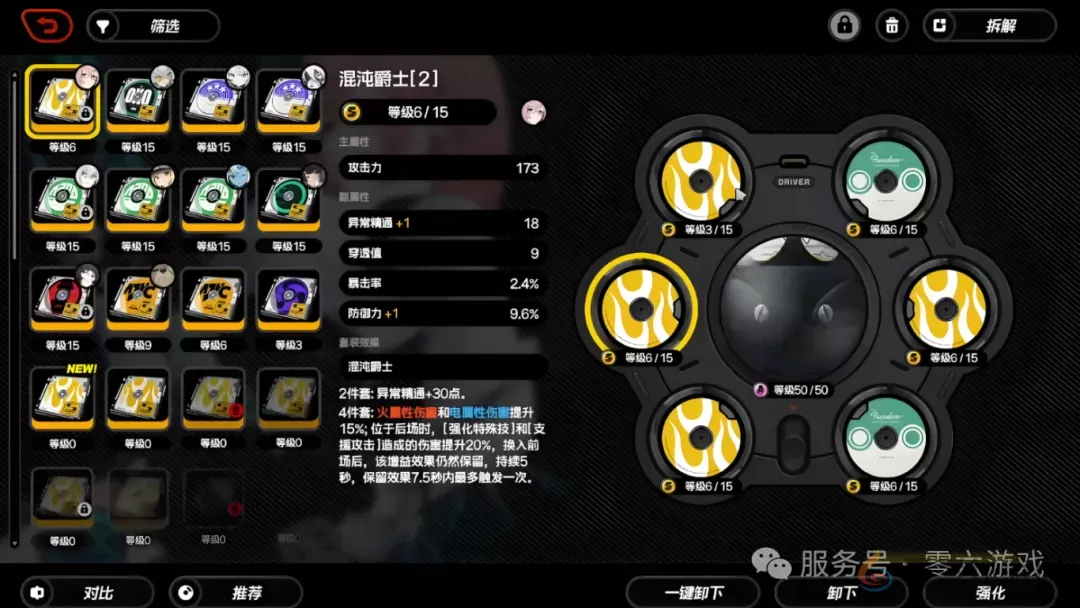Choose the inventory disc labeled 等级9
This screenshot has width=1080, height=608.
[137, 299]
